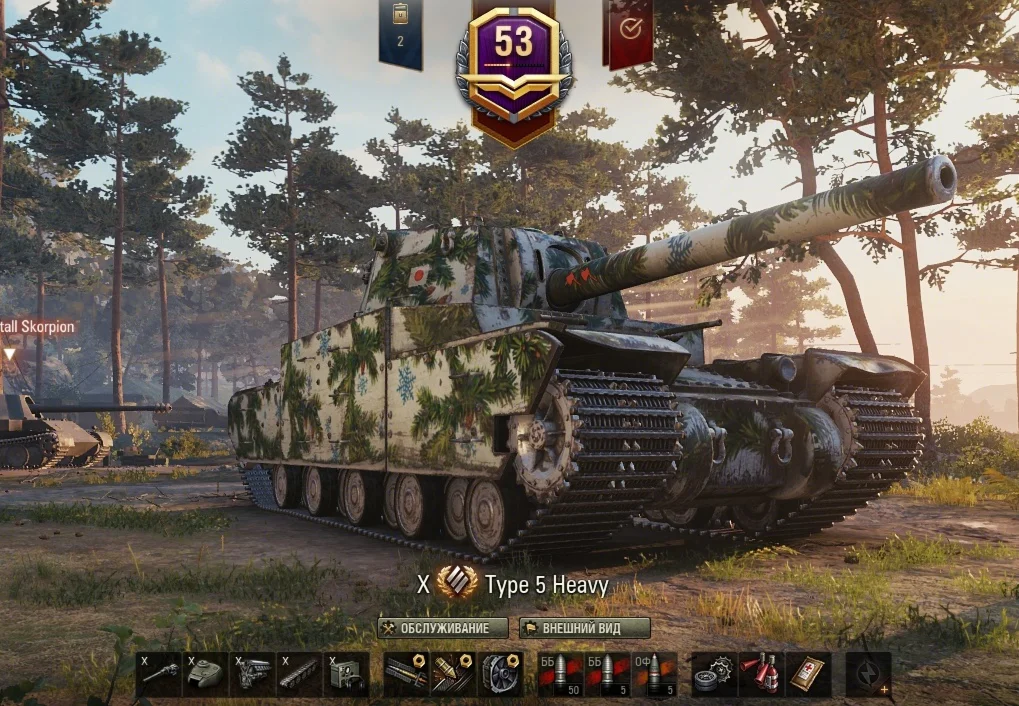The height and width of the screenshot is (706, 1019).
Task: Select the ОФ high-explosive shell slot
Action: point(655,674)
